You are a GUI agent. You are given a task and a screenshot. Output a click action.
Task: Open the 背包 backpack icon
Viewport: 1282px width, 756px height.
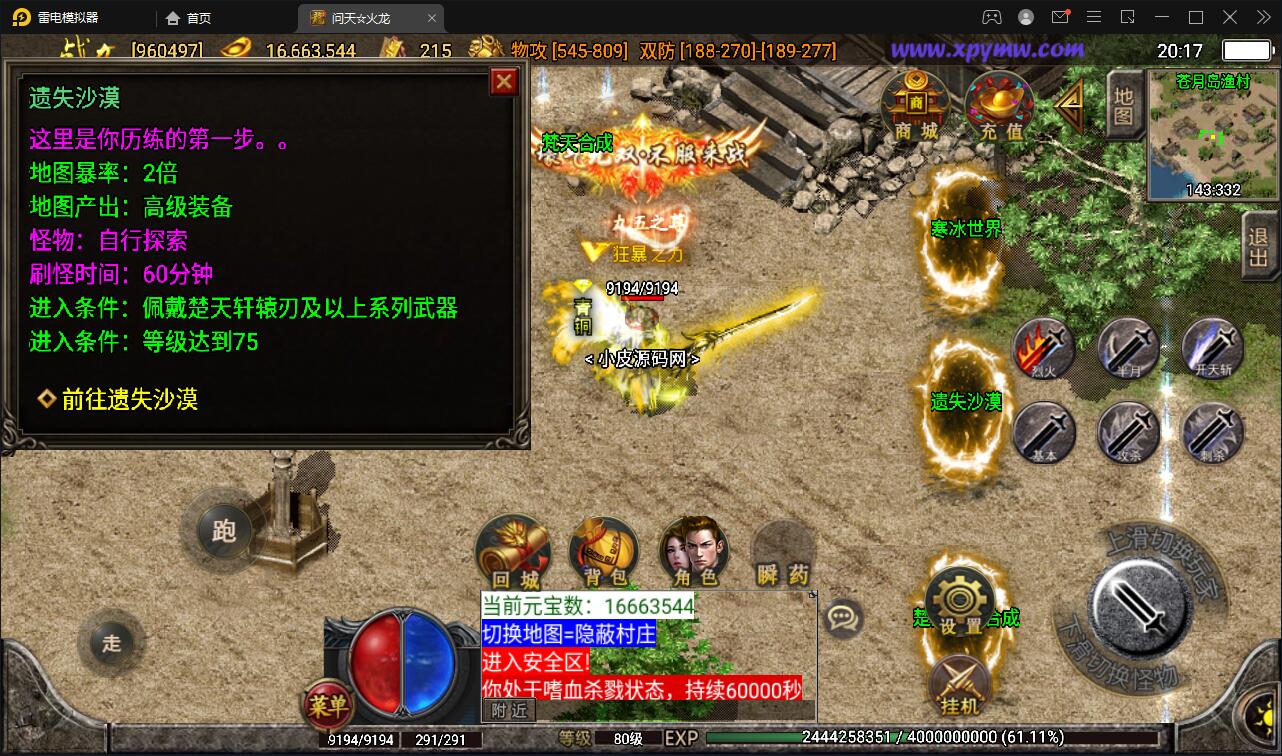click(603, 548)
